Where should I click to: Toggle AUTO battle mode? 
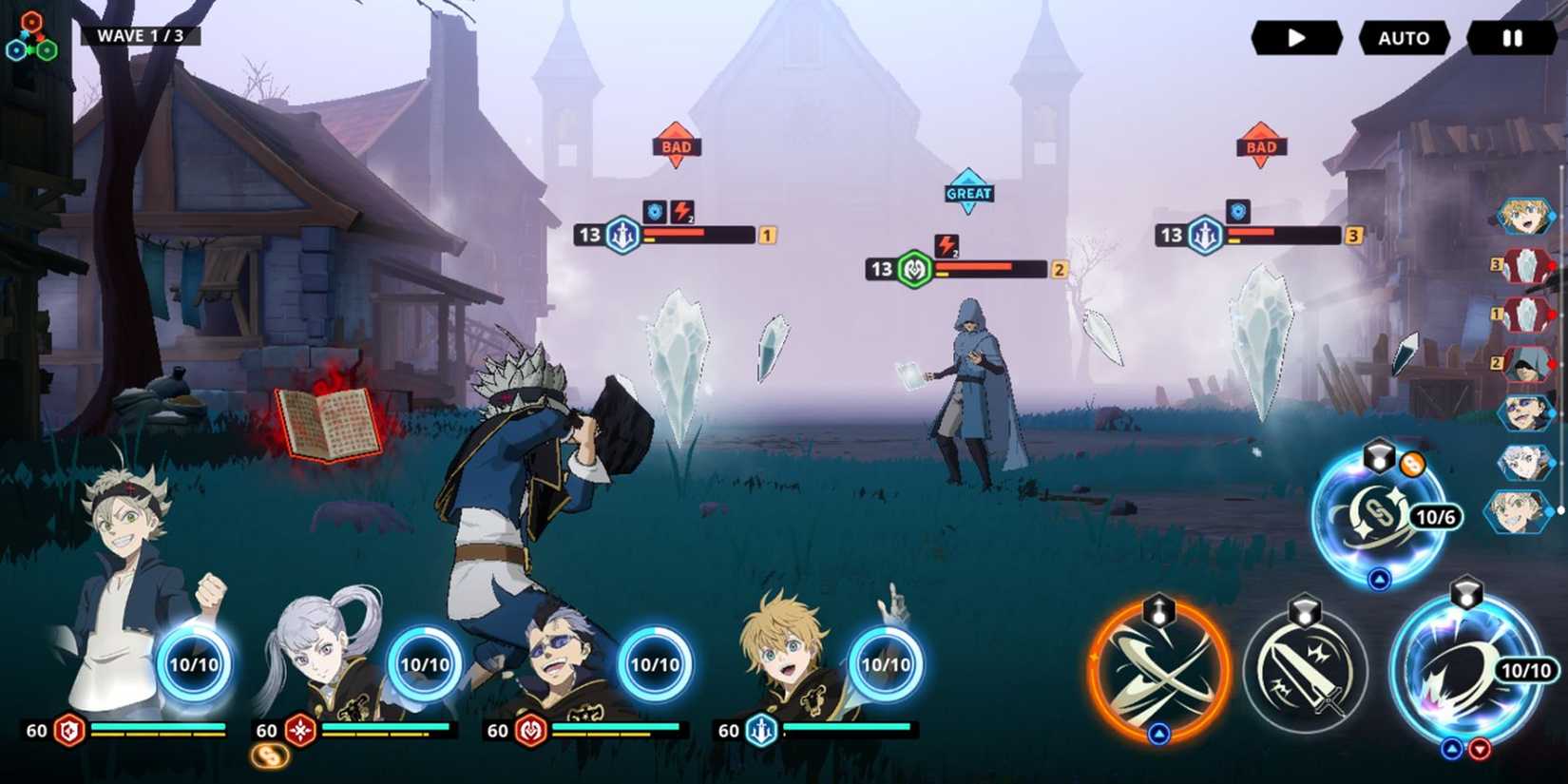[x=1404, y=38]
